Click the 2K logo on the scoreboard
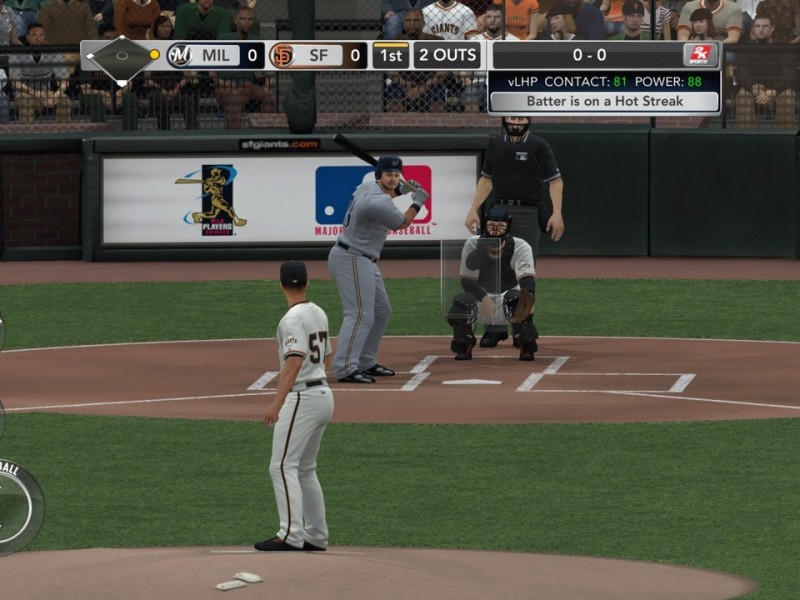The height and width of the screenshot is (600, 800). click(699, 55)
